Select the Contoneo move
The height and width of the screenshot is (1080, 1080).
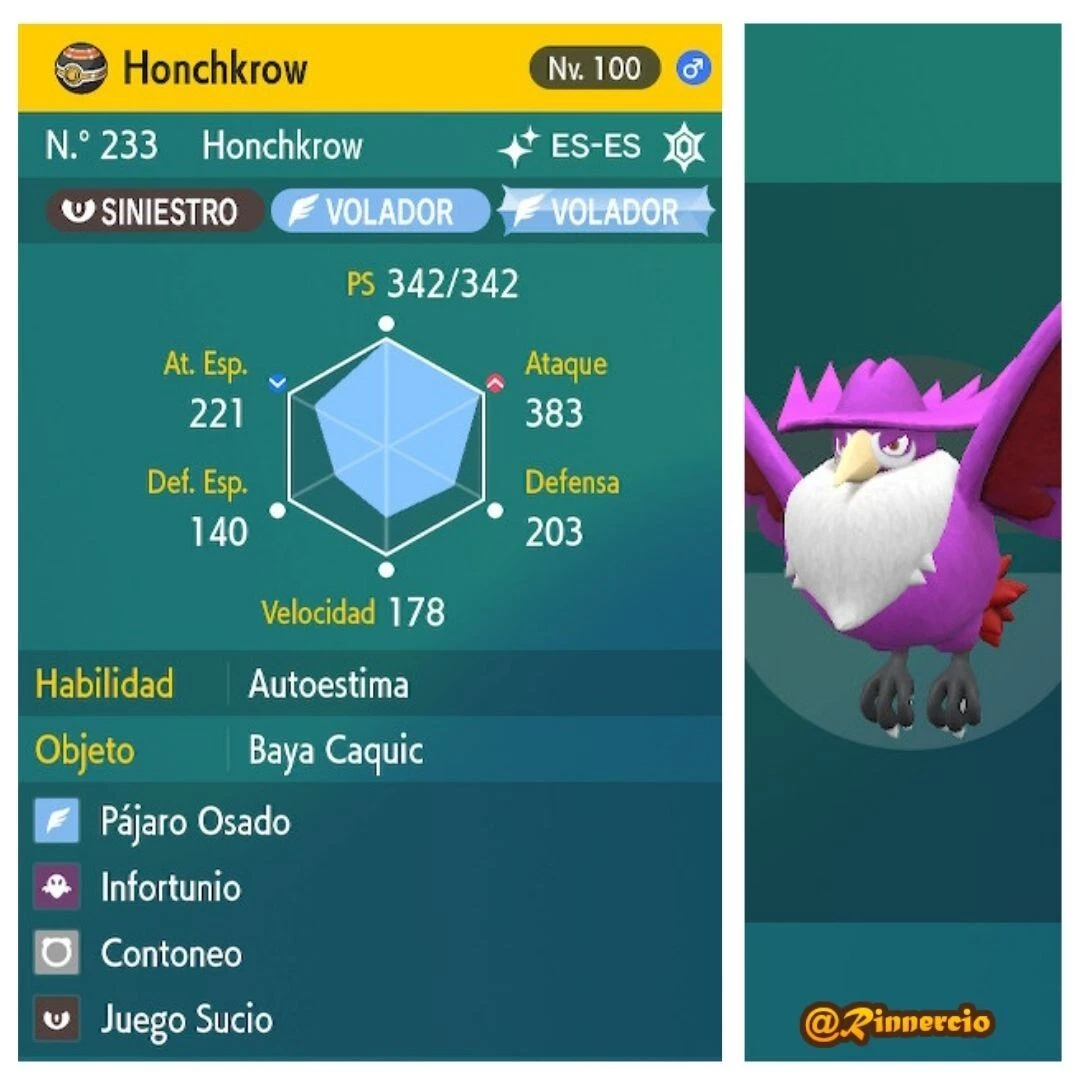pos(171,953)
